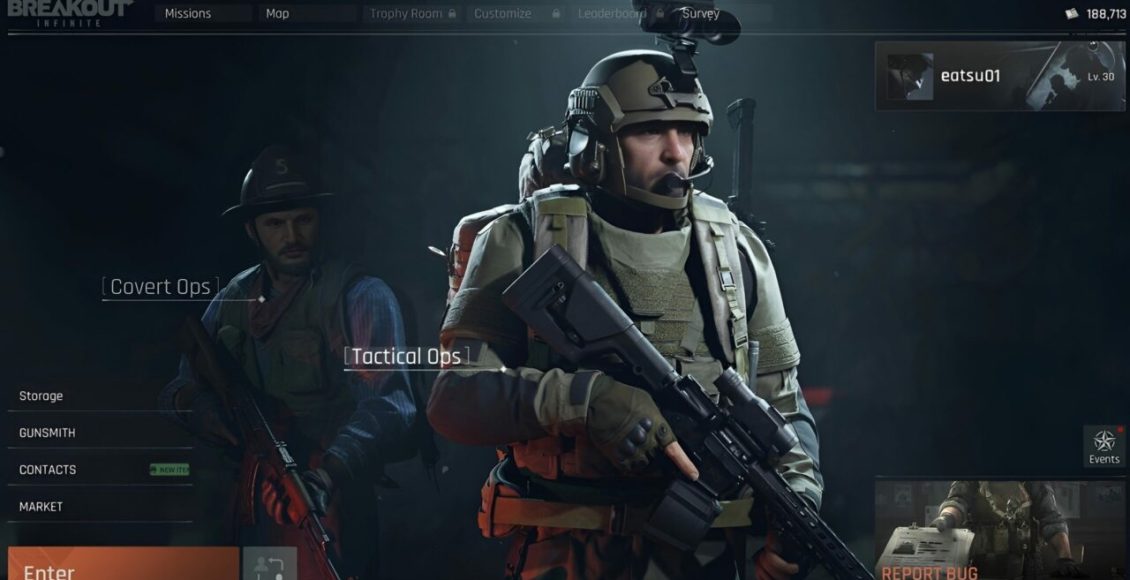This screenshot has height=580, width=1130.
Task: Open the Events panel
Action: [x=1104, y=447]
